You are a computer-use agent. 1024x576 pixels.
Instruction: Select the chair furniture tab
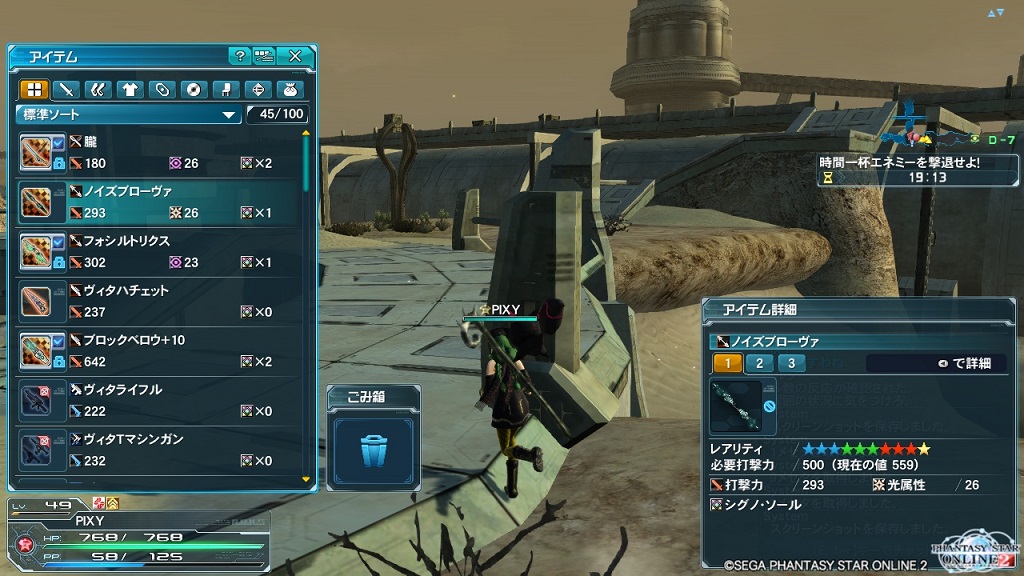(226, 89)
